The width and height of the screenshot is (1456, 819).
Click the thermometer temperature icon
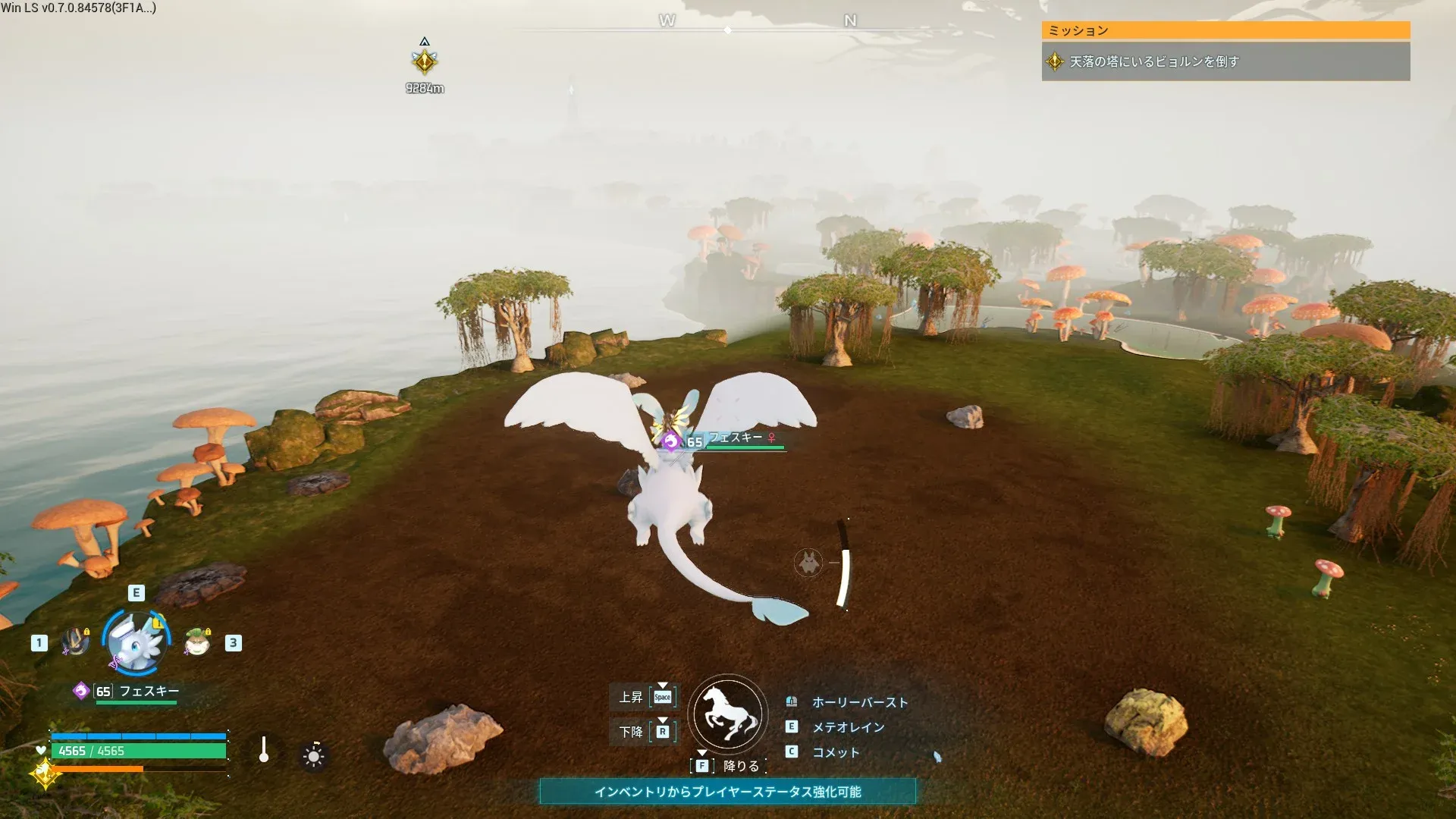coord(264,750)
